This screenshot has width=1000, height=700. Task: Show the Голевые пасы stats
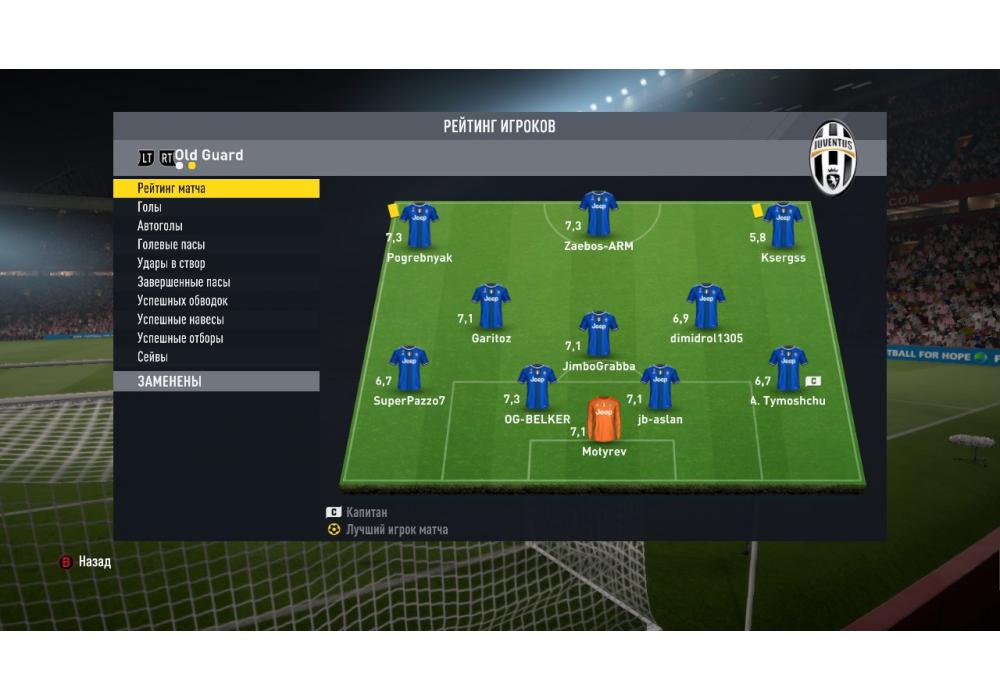coord(171,245)
